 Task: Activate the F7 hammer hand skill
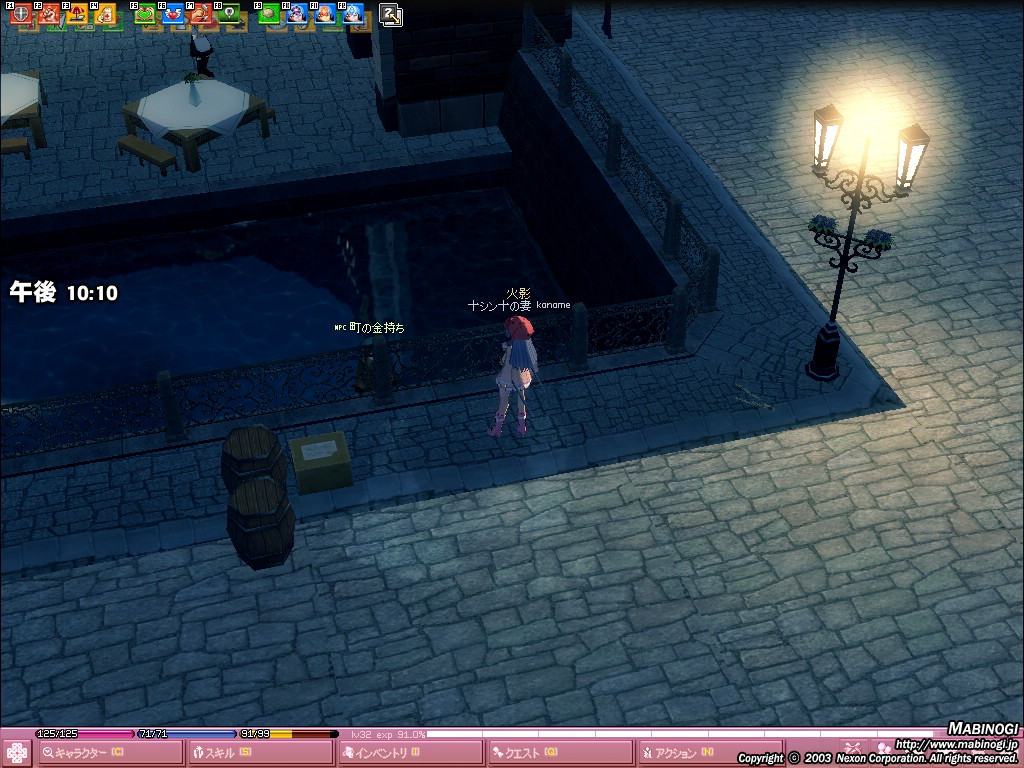(201, 15)
